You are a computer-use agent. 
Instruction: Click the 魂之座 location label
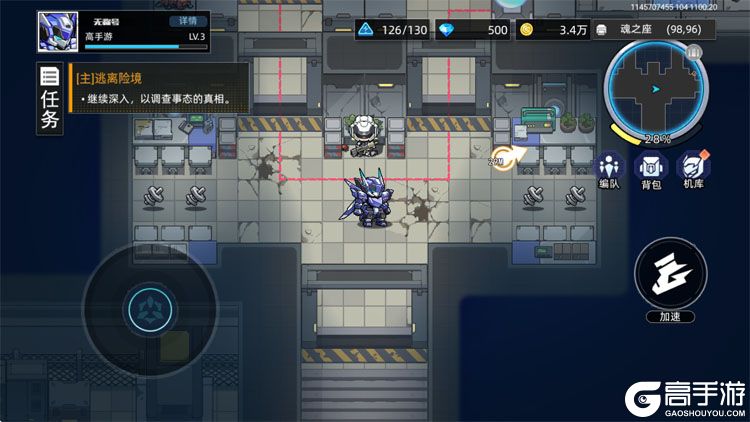click(660, 30)
